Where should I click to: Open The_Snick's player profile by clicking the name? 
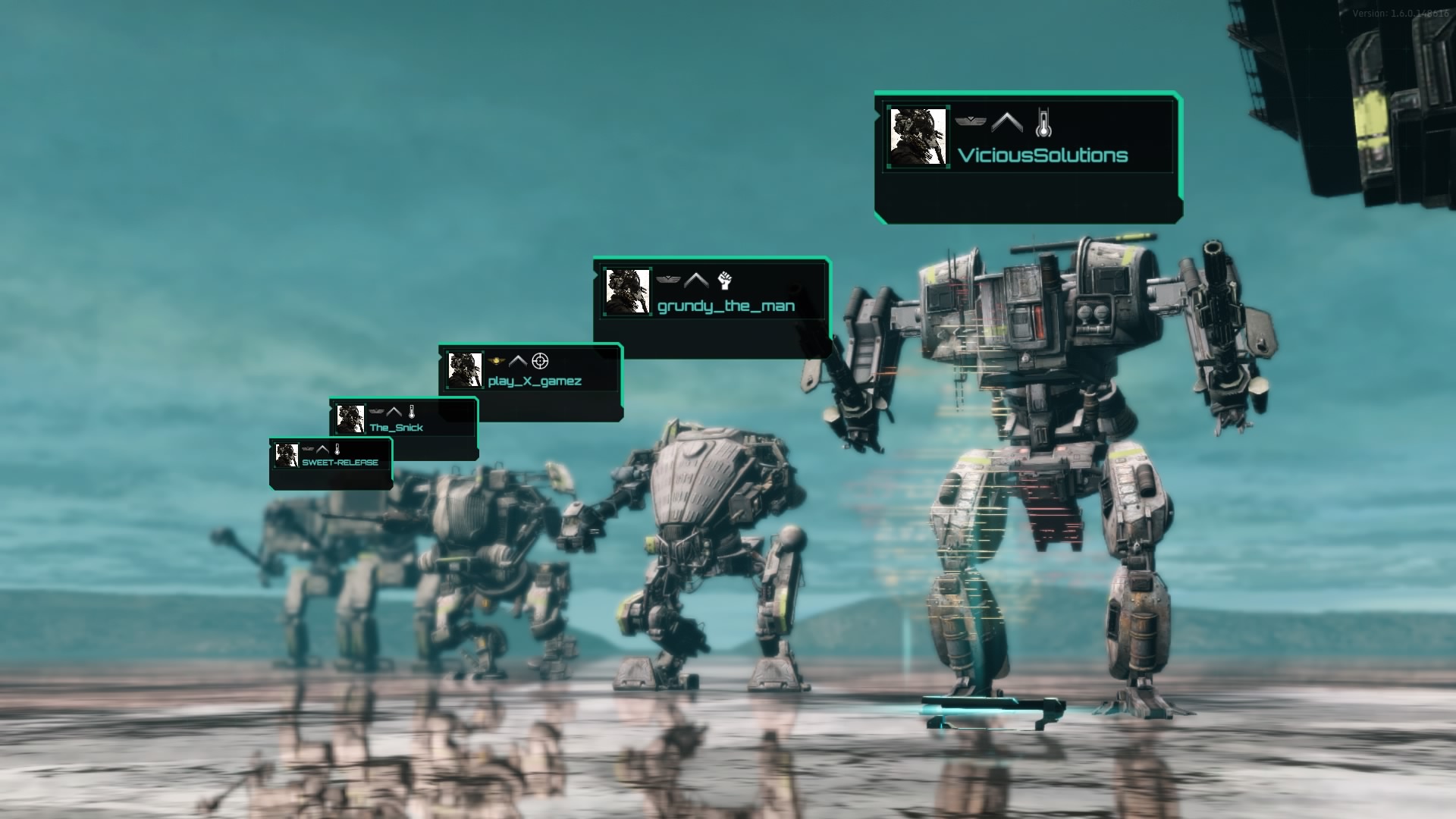pos(397,427)
